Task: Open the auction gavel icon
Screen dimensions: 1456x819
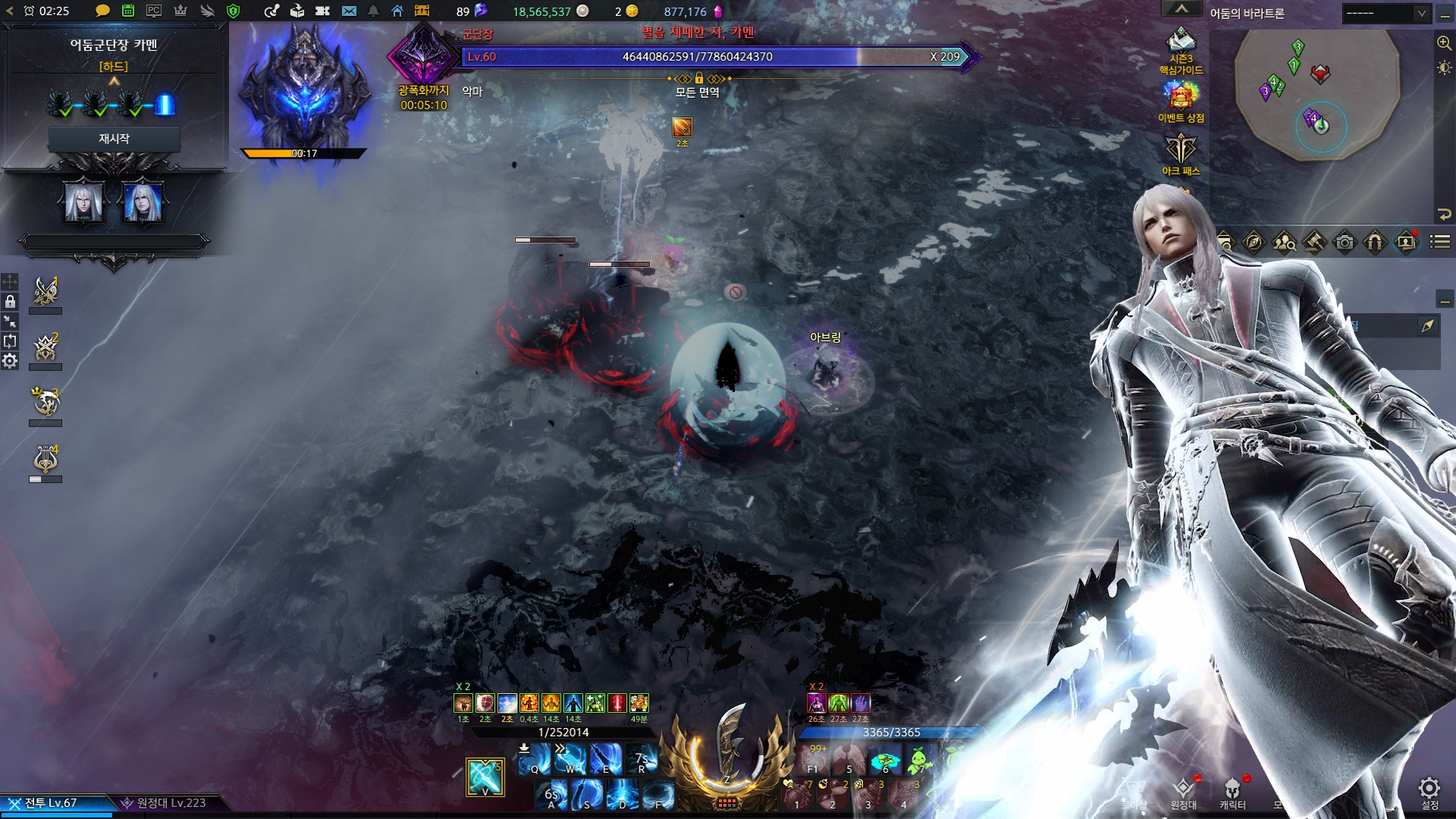Action: click(1314, 243)
